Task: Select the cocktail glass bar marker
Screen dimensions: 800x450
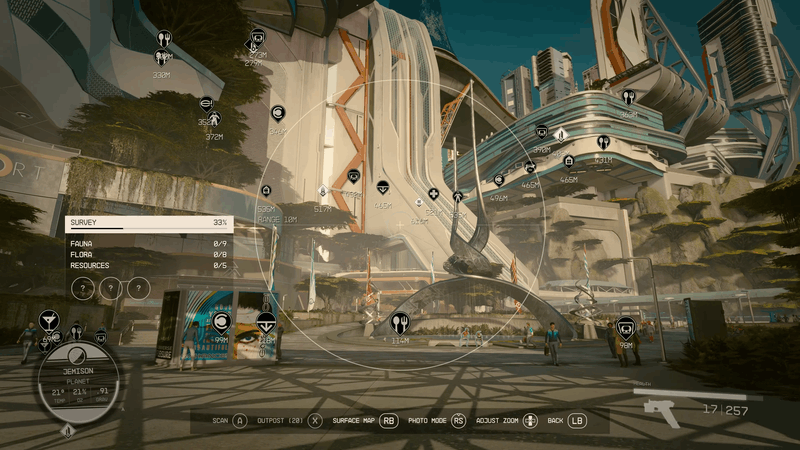Action: point(48,320)
